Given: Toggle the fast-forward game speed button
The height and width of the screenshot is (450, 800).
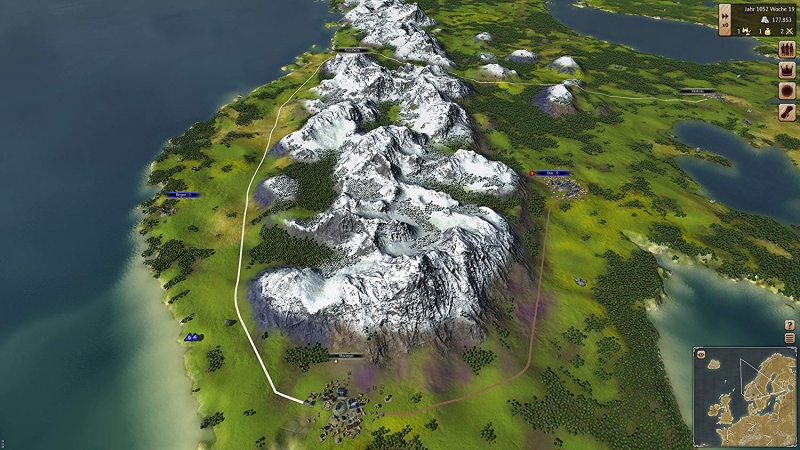Looking at the screenshot, I should (x=725, y=17).
